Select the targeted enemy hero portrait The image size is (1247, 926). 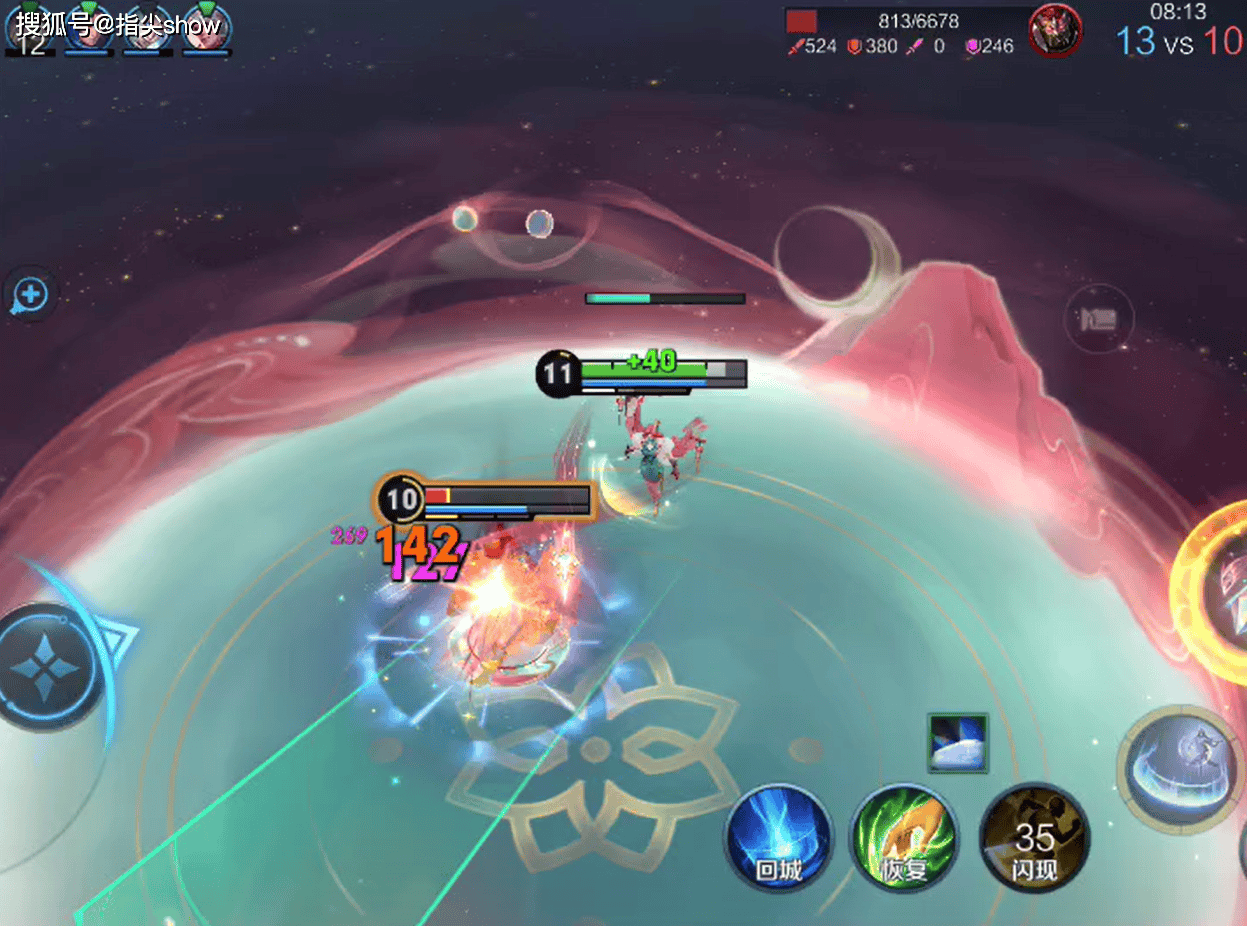coord(1055,29)
